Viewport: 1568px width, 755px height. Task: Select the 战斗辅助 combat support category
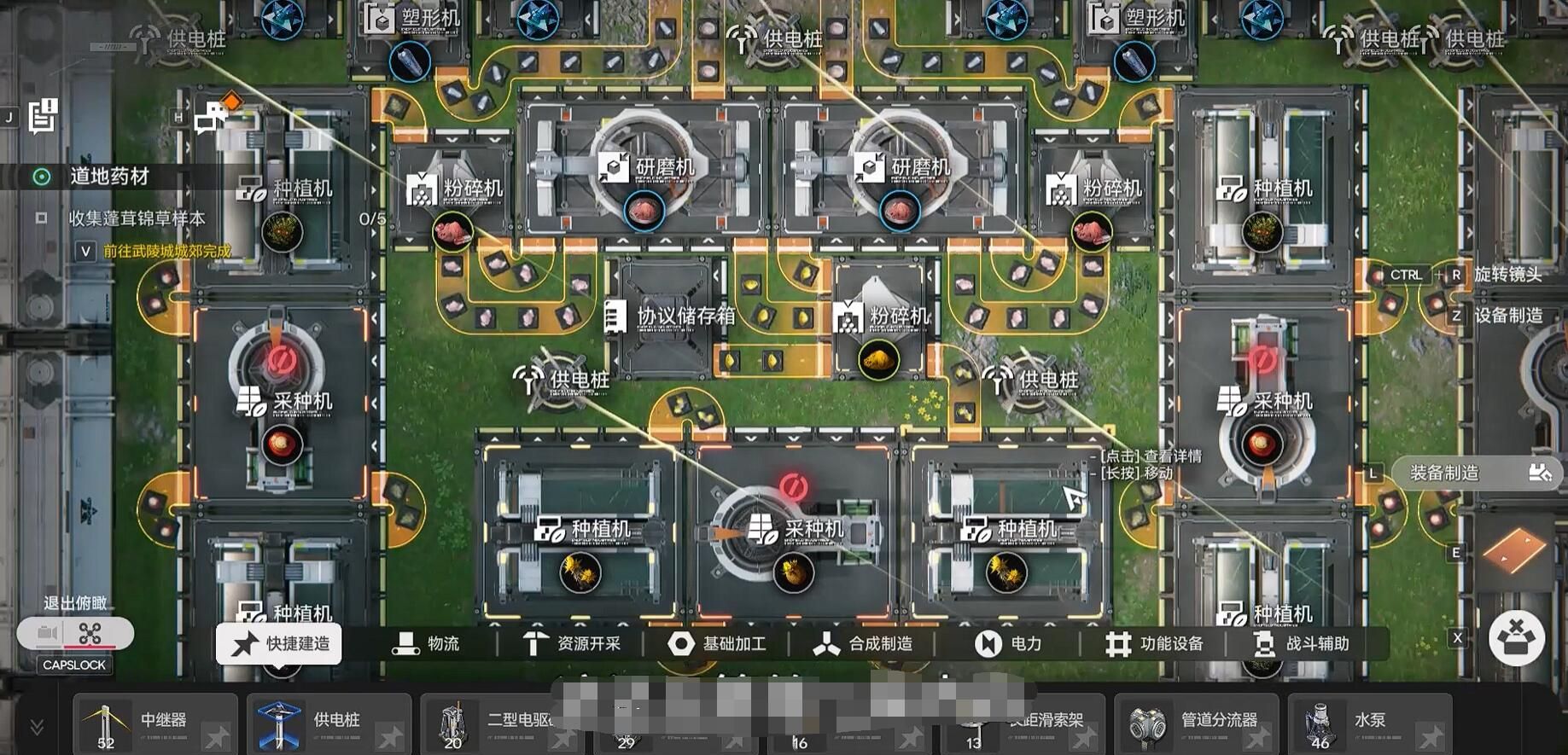point(1301,644)
